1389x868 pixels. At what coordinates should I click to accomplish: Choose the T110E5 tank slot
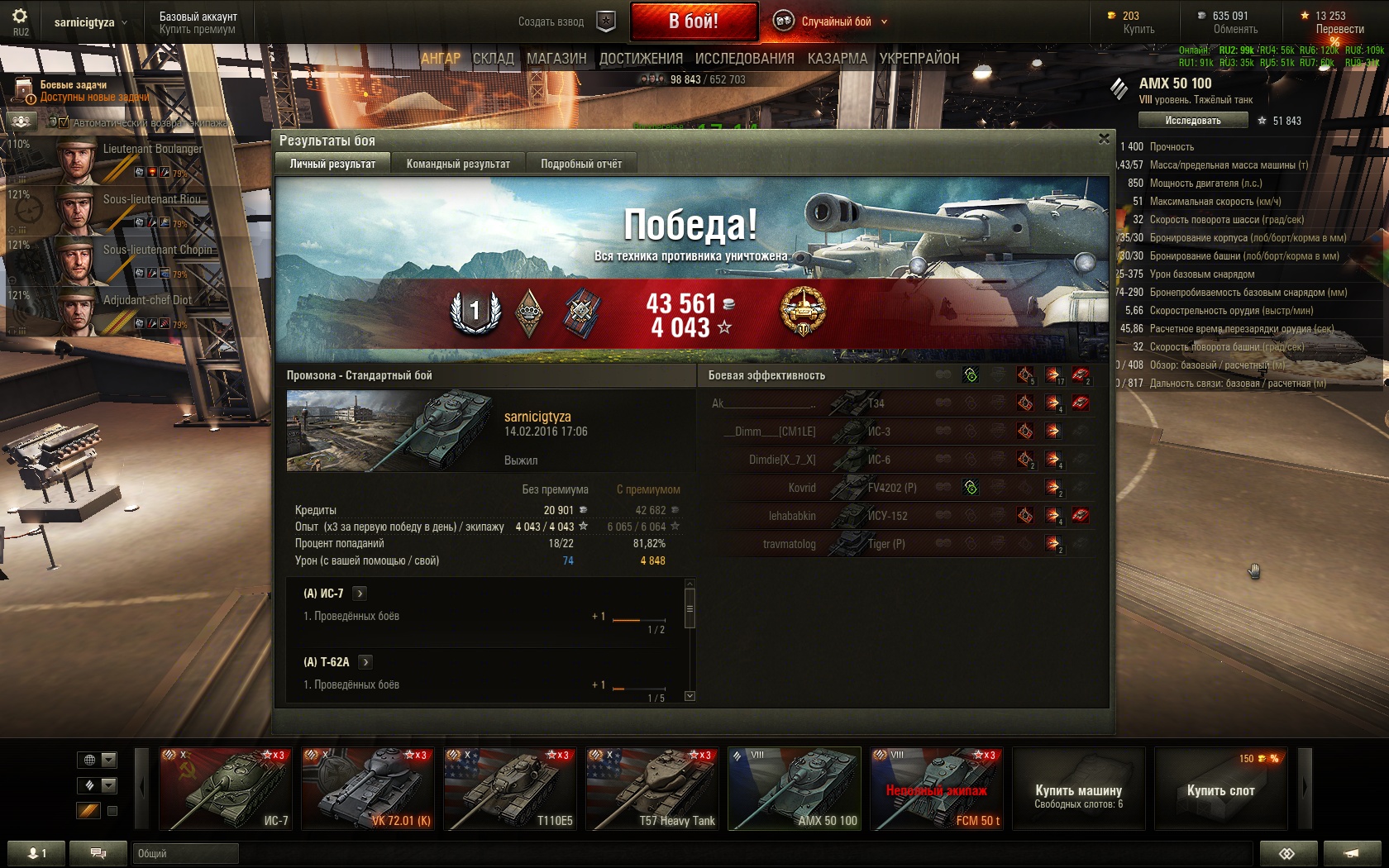pyautogui.click(x=508, y=789)
